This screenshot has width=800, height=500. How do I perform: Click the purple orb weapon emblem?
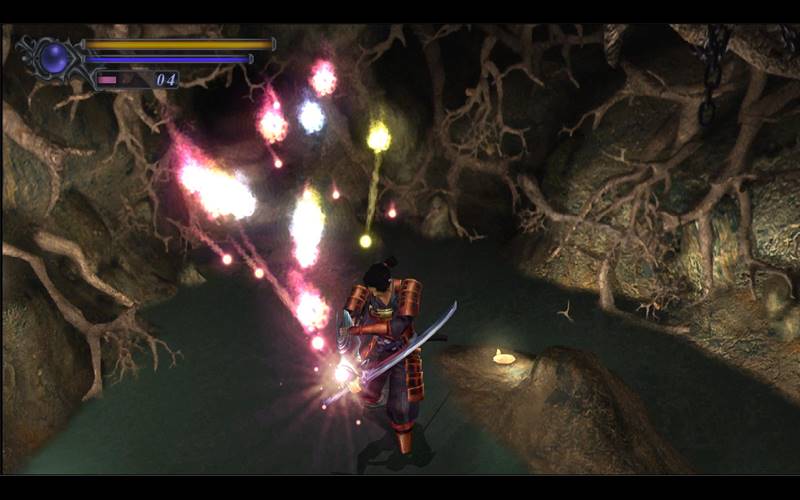(54, 58)
